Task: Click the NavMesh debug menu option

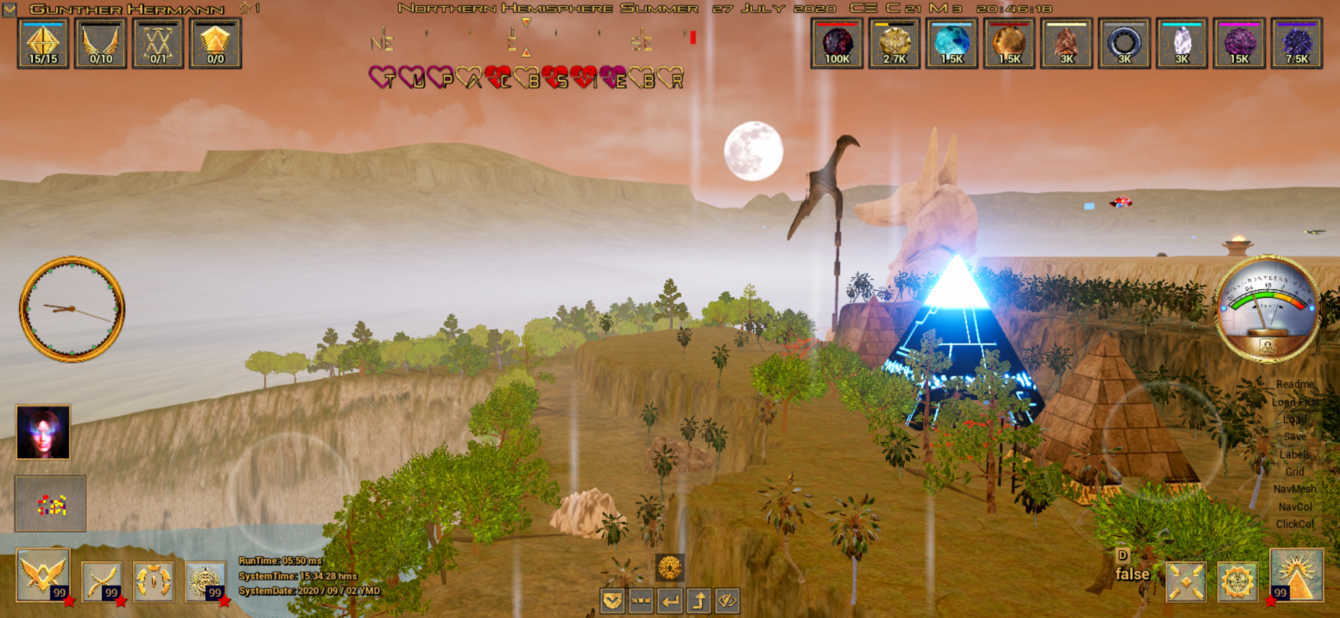Action: (1295, 489)
